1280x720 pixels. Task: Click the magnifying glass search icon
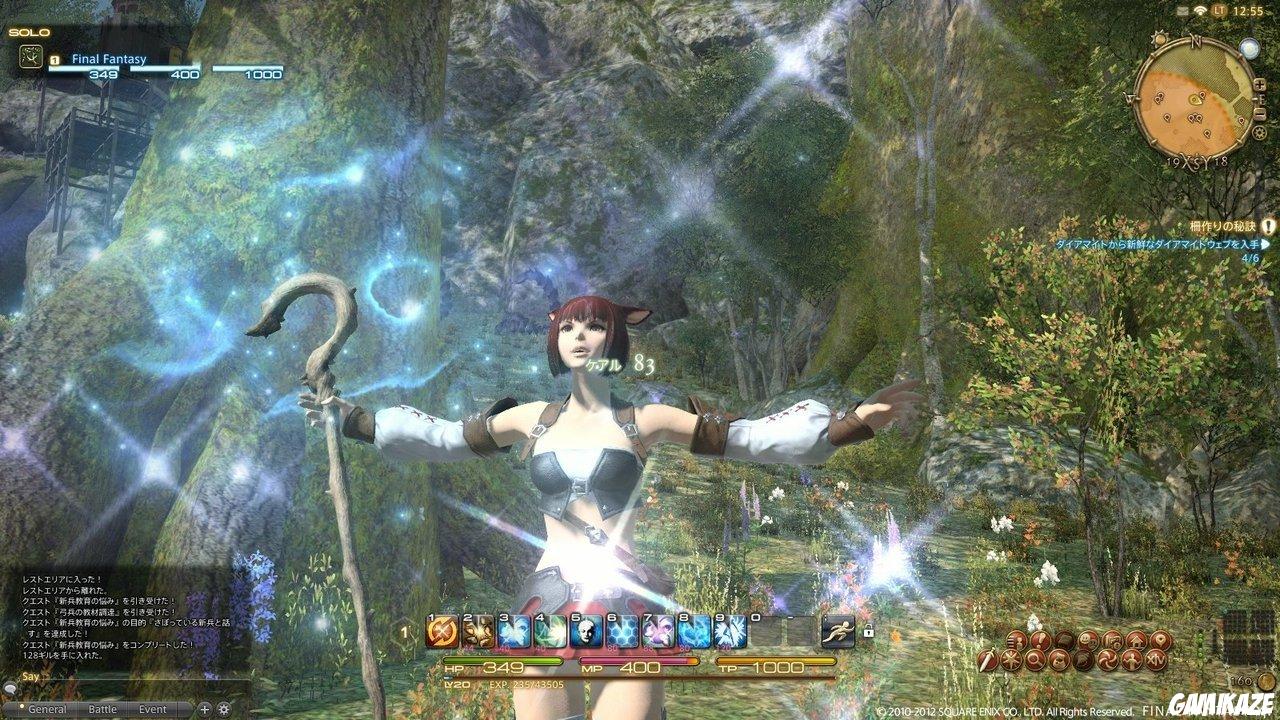pyautogui.click(x=1034, y=660)
